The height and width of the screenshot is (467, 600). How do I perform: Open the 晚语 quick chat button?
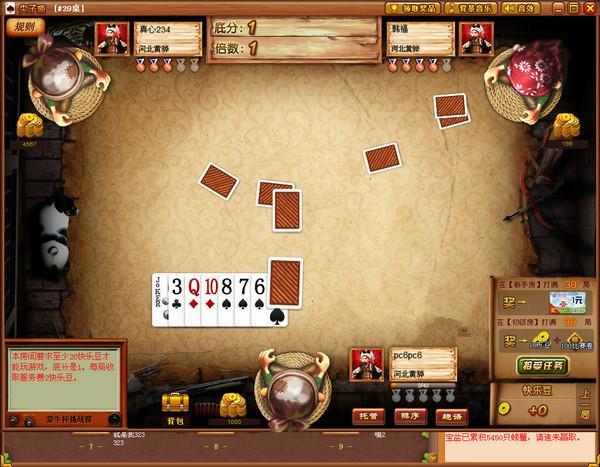tap(447, 415)
